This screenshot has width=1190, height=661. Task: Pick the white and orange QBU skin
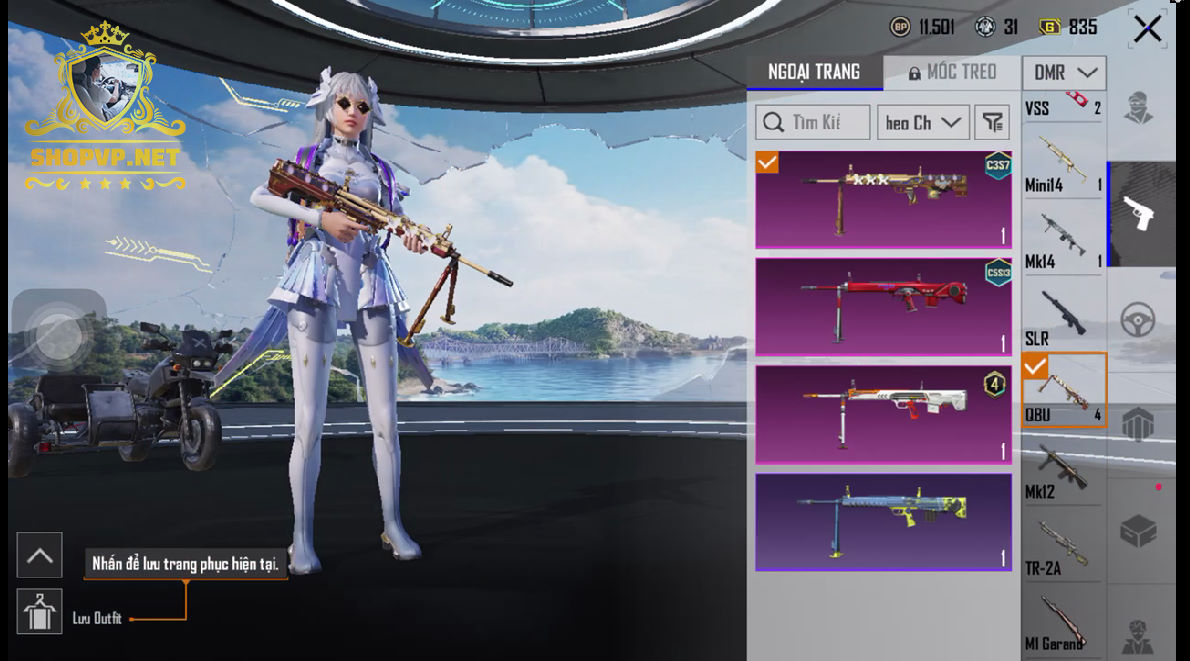[x=883, y=413]
